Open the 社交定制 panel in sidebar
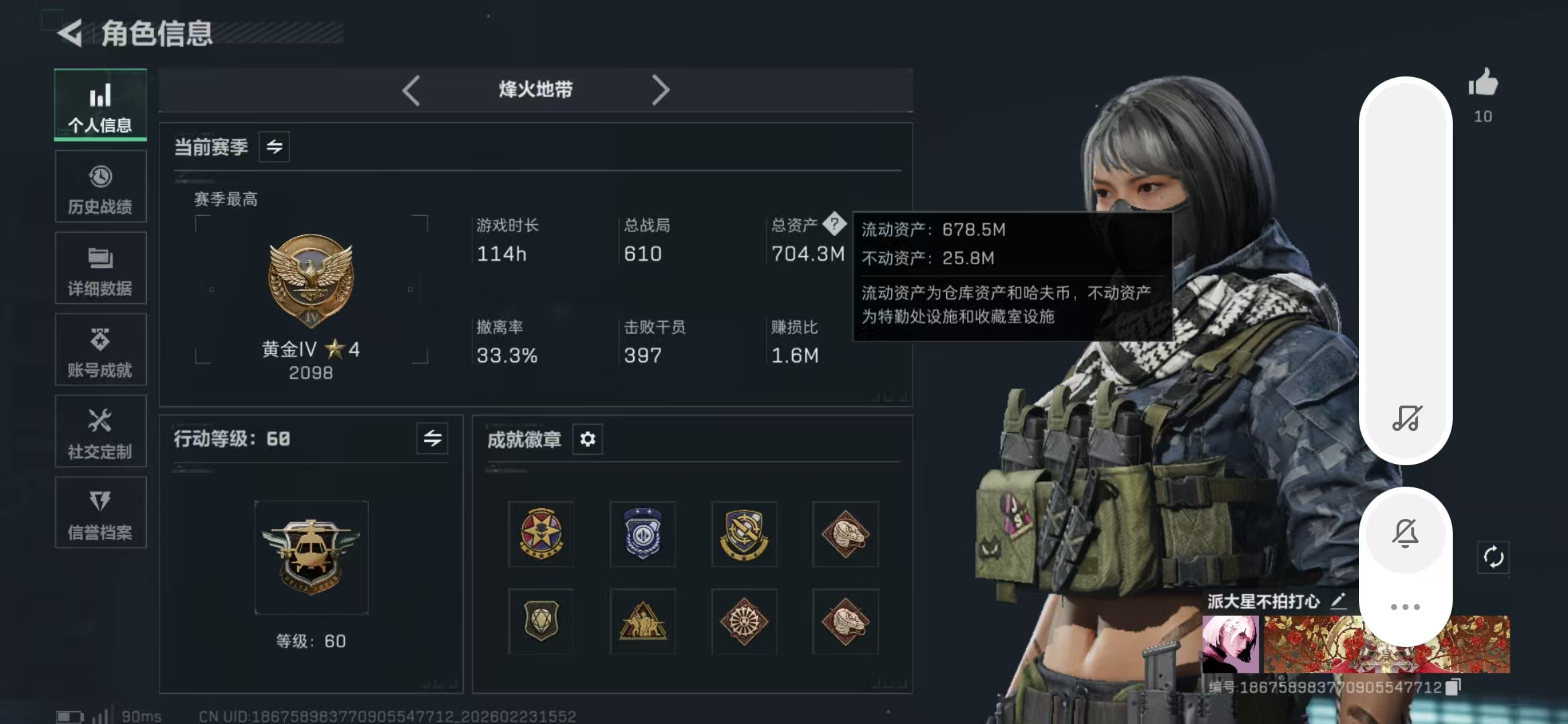 [100, 431]
